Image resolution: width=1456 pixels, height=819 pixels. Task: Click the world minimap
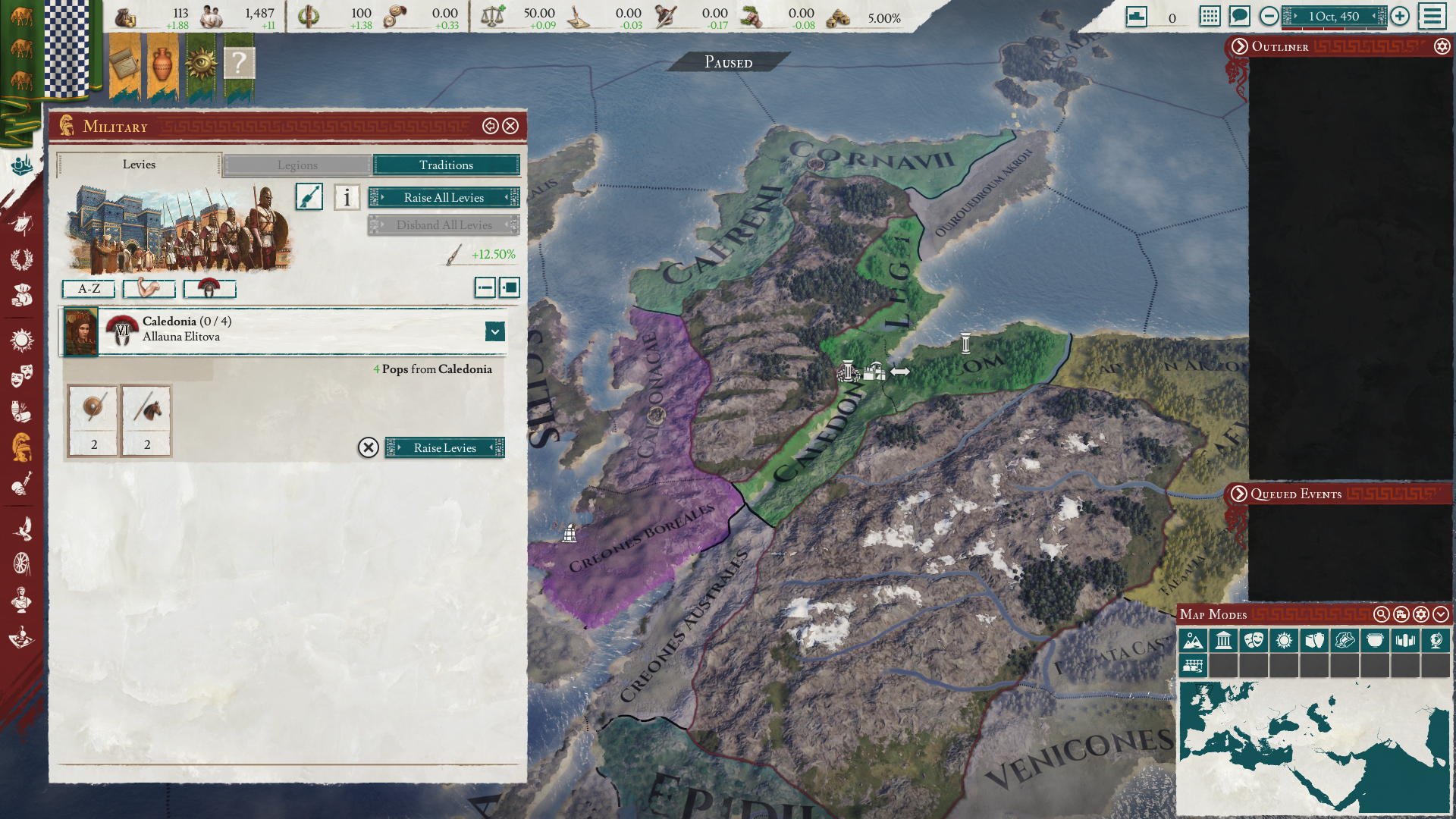[x=1313, y=746]
